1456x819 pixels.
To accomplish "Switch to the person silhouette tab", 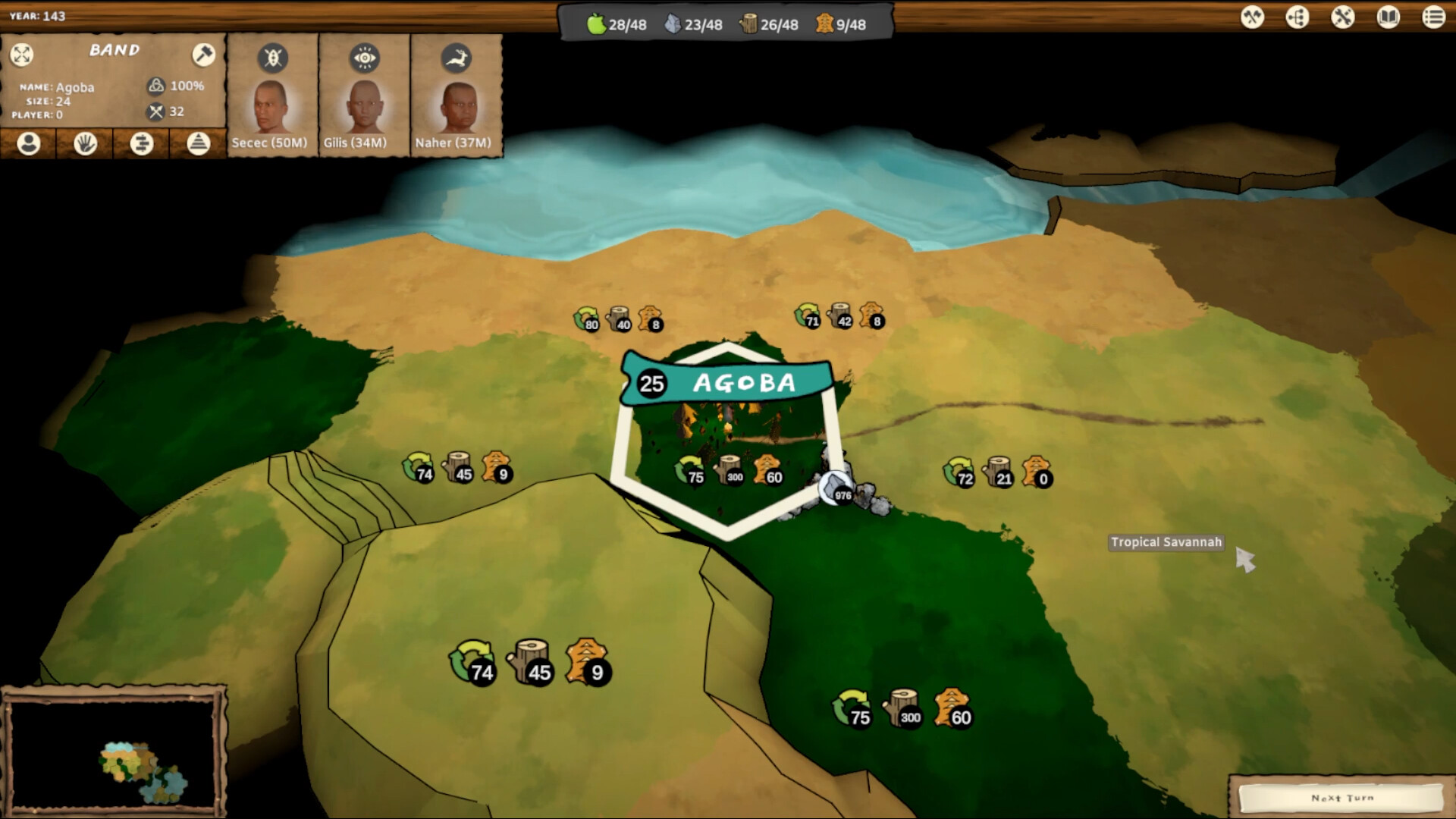I will pyautogui.click(x=29, y=143).
